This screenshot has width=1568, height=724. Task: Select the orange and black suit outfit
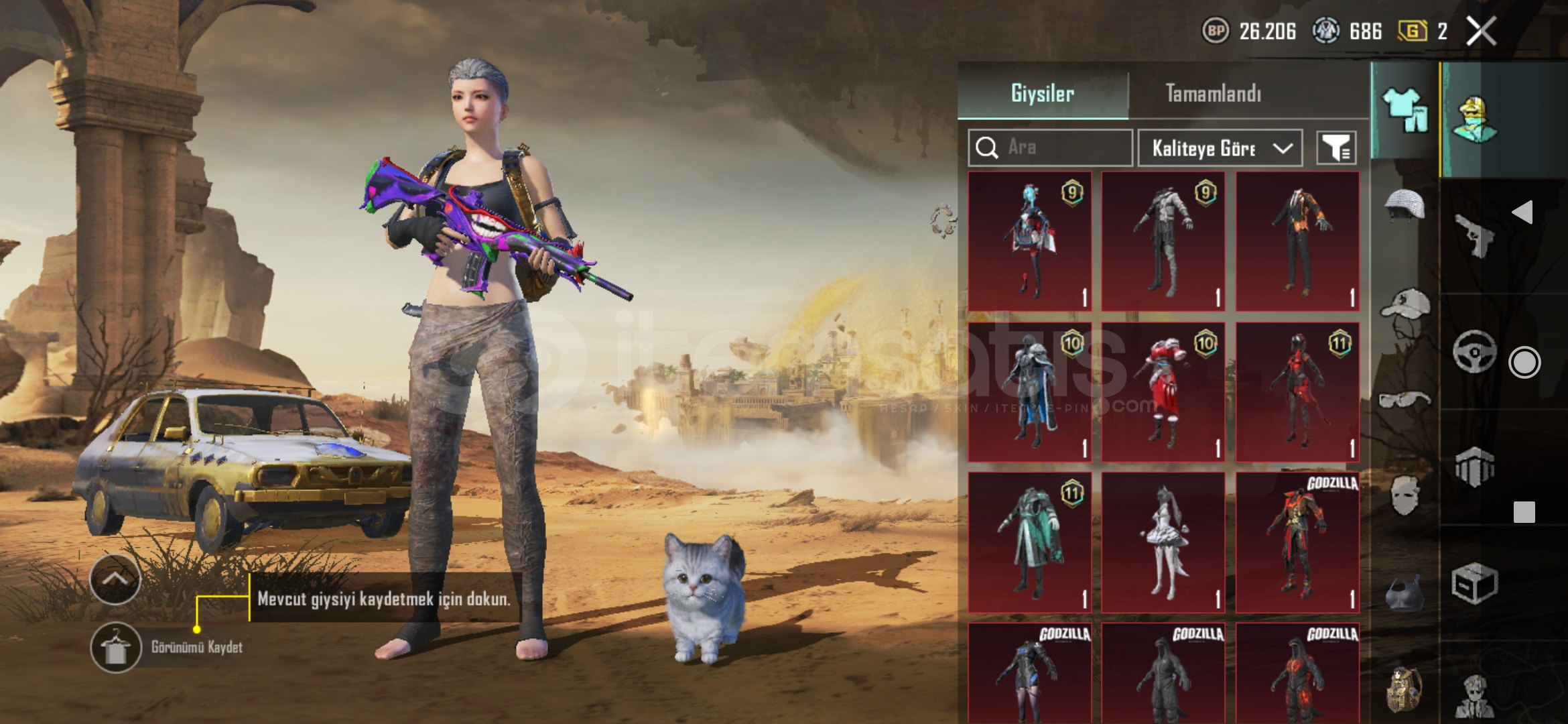(x=1297, y=241)
